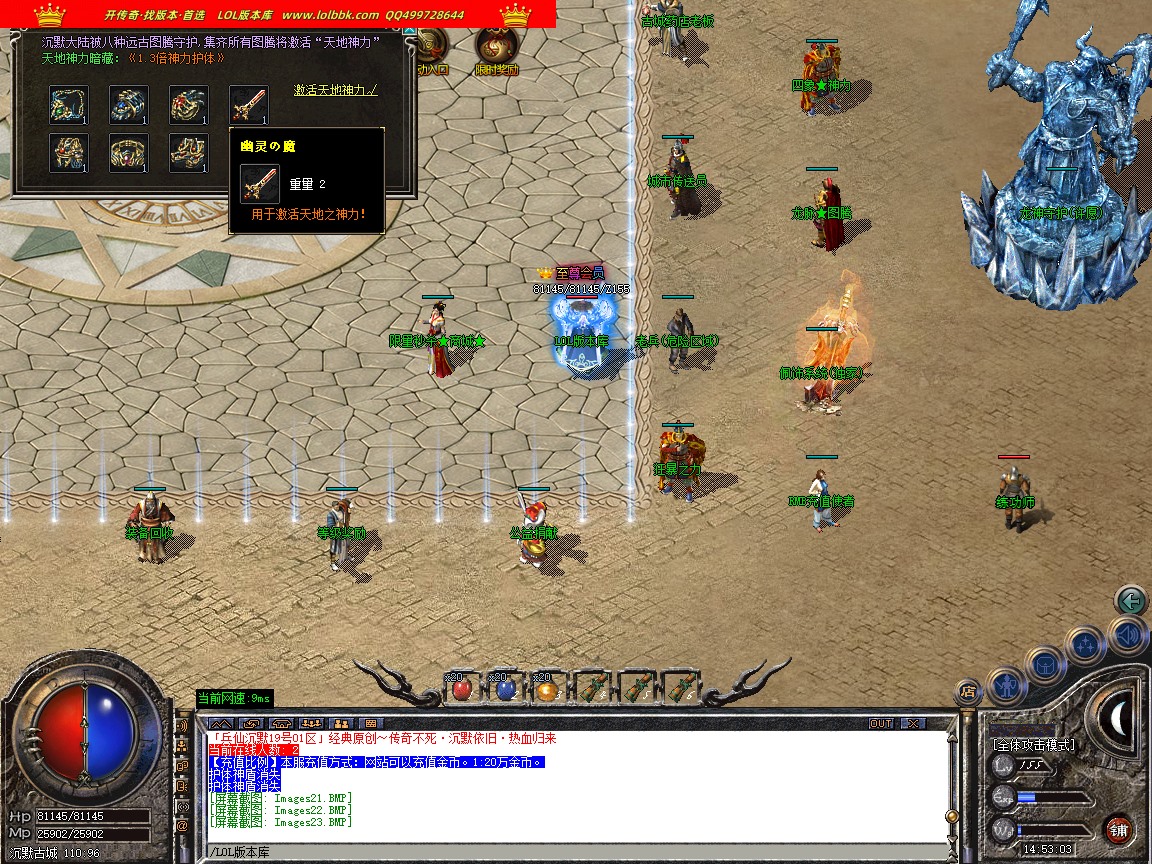The width and height of the screenshot is (1152, 864).
Task: Open the 限时奖励 reward bag icon
Action: pyautogui.click(x=495, y=50)
